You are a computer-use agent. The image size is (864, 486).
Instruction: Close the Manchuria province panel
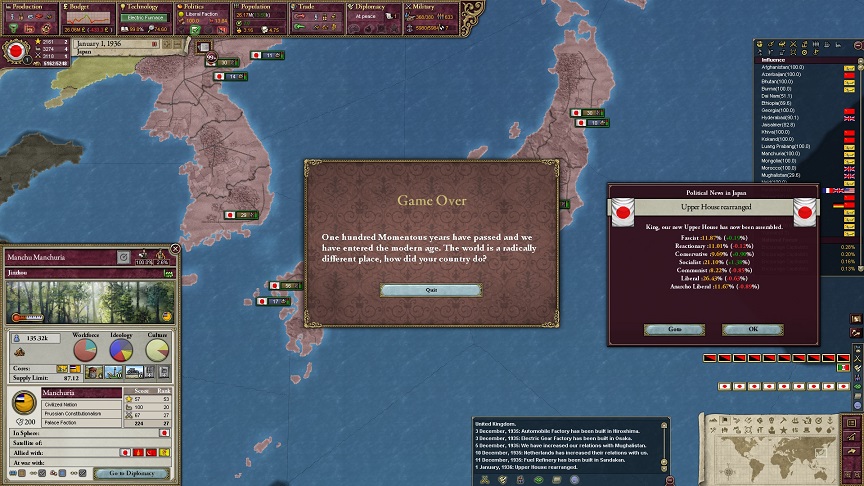pos(176,249)
